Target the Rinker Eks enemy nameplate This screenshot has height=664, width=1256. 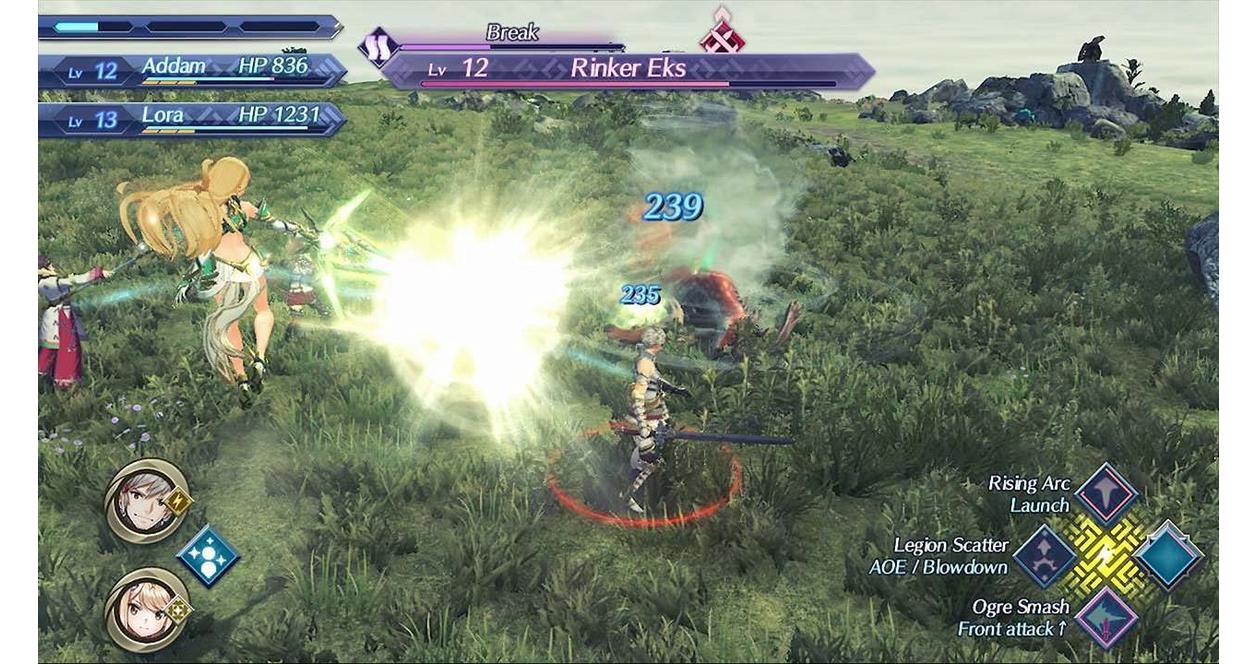pos(628,70)
